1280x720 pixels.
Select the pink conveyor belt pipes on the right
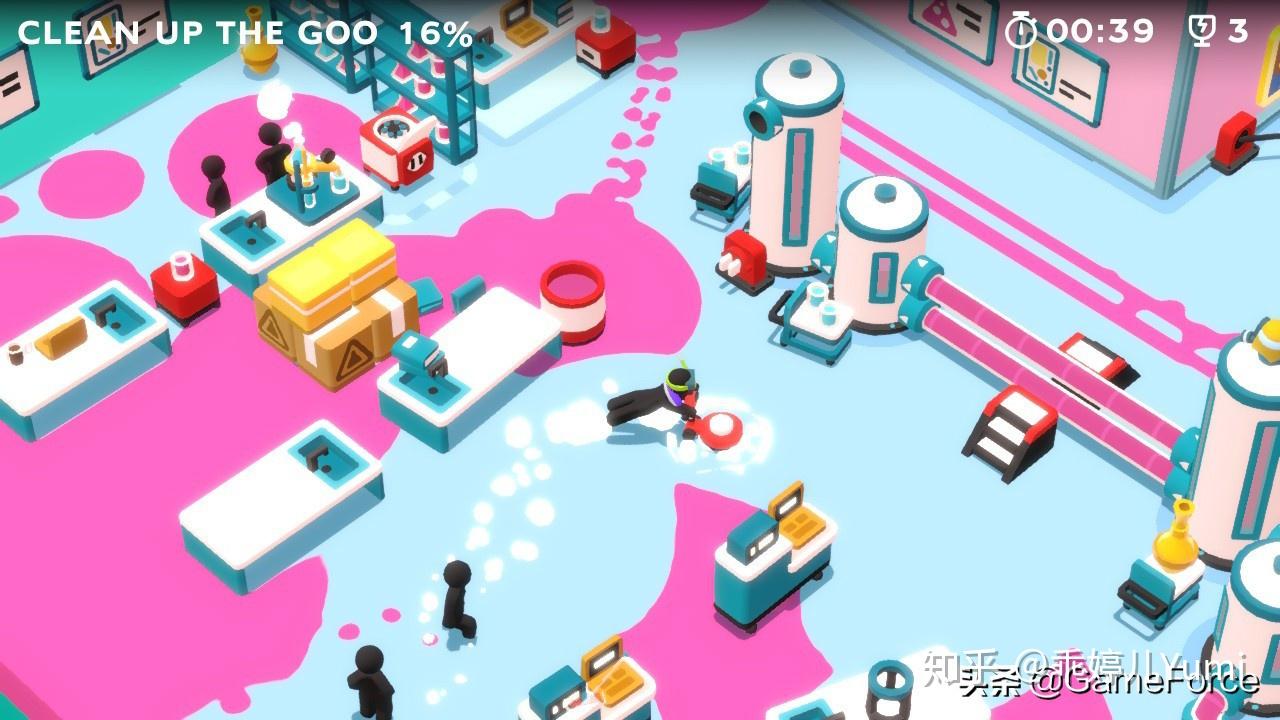coord(1050,330)
